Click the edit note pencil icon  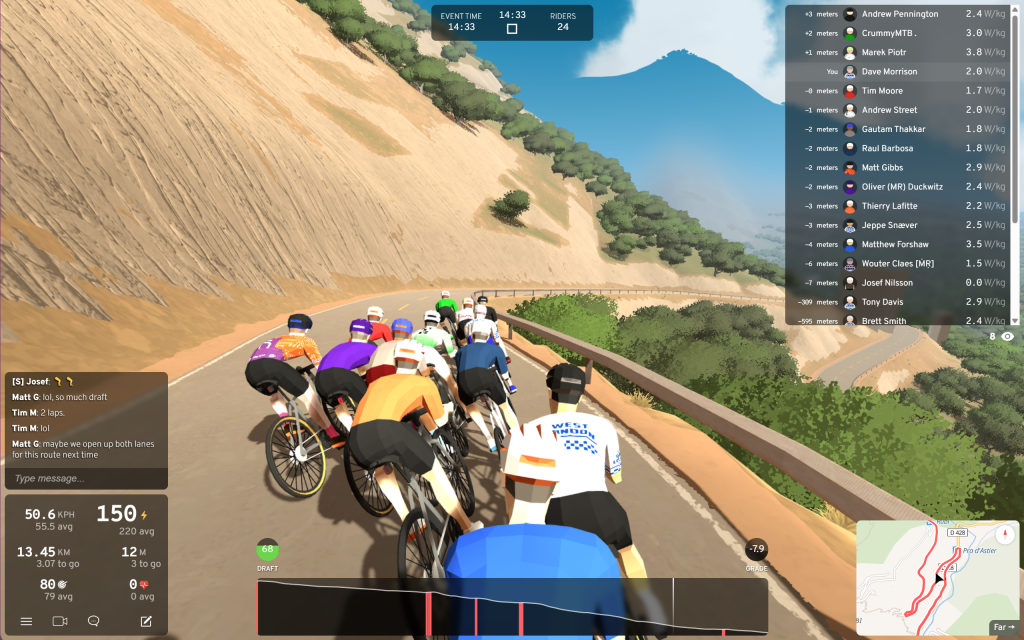(x=146, y=621)
